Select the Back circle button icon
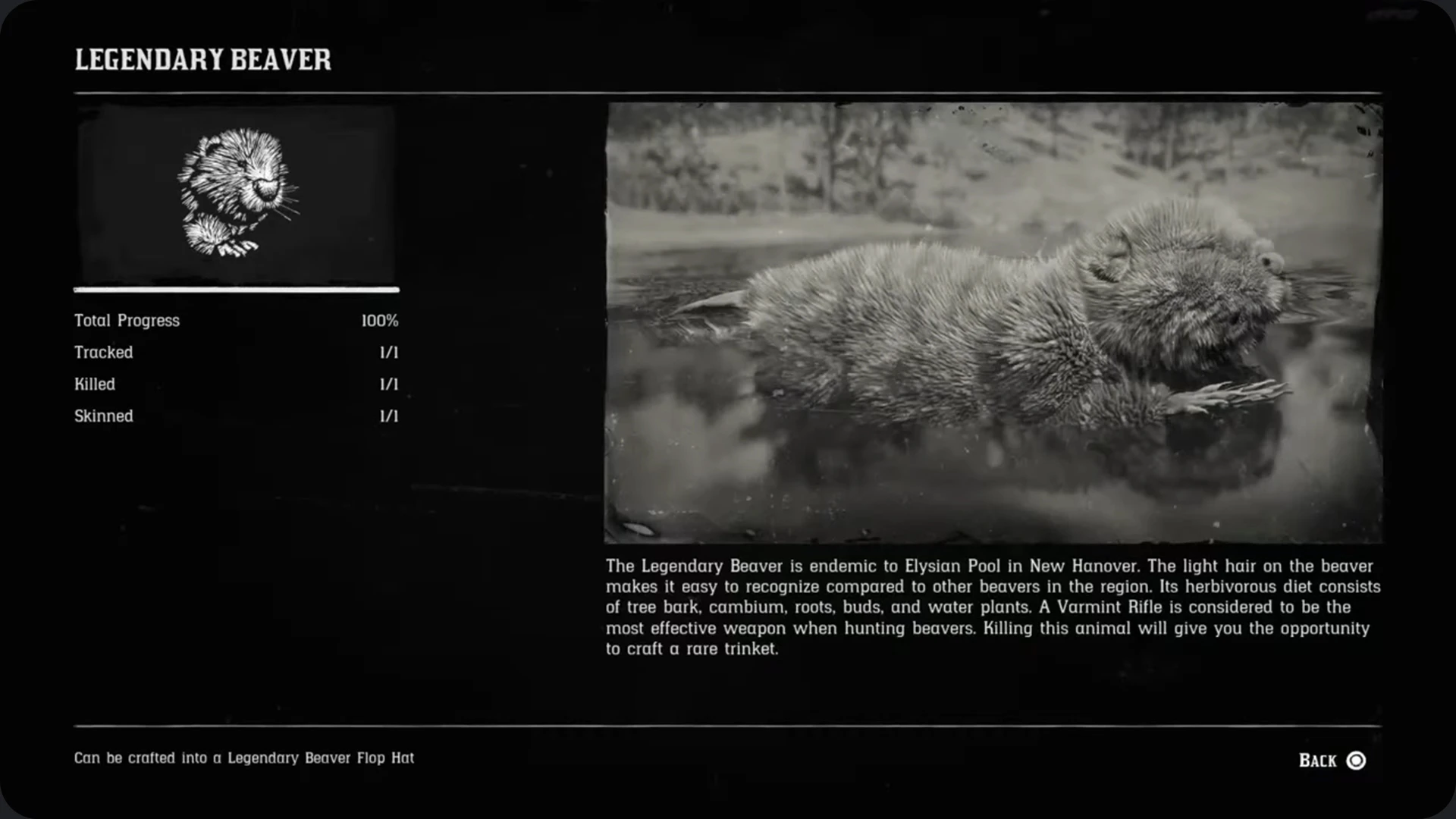Image resolution: width=1456 pixels, height=819 pixels. [1357, 760]
